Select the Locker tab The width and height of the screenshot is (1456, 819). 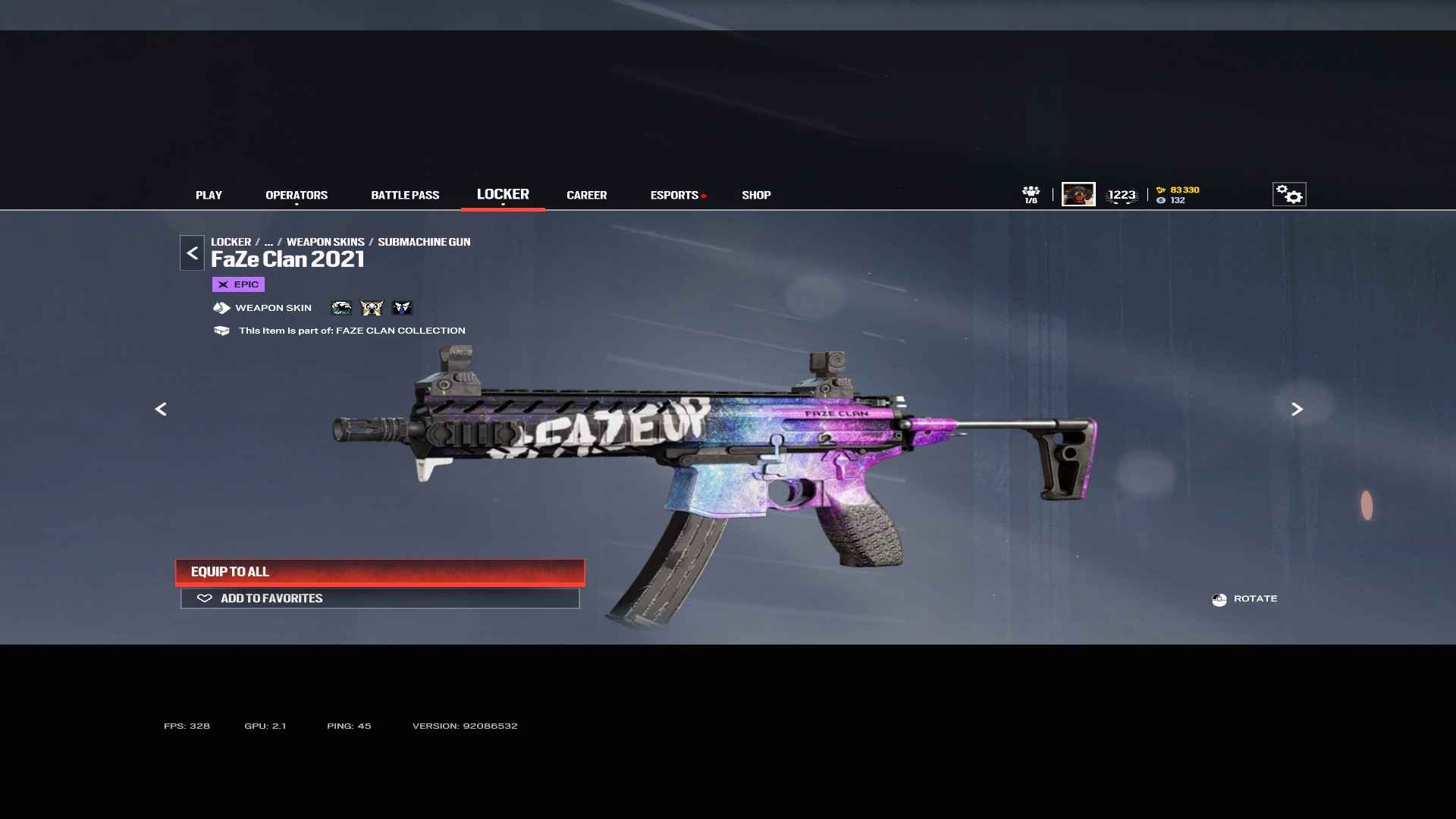tap(503, 194)
